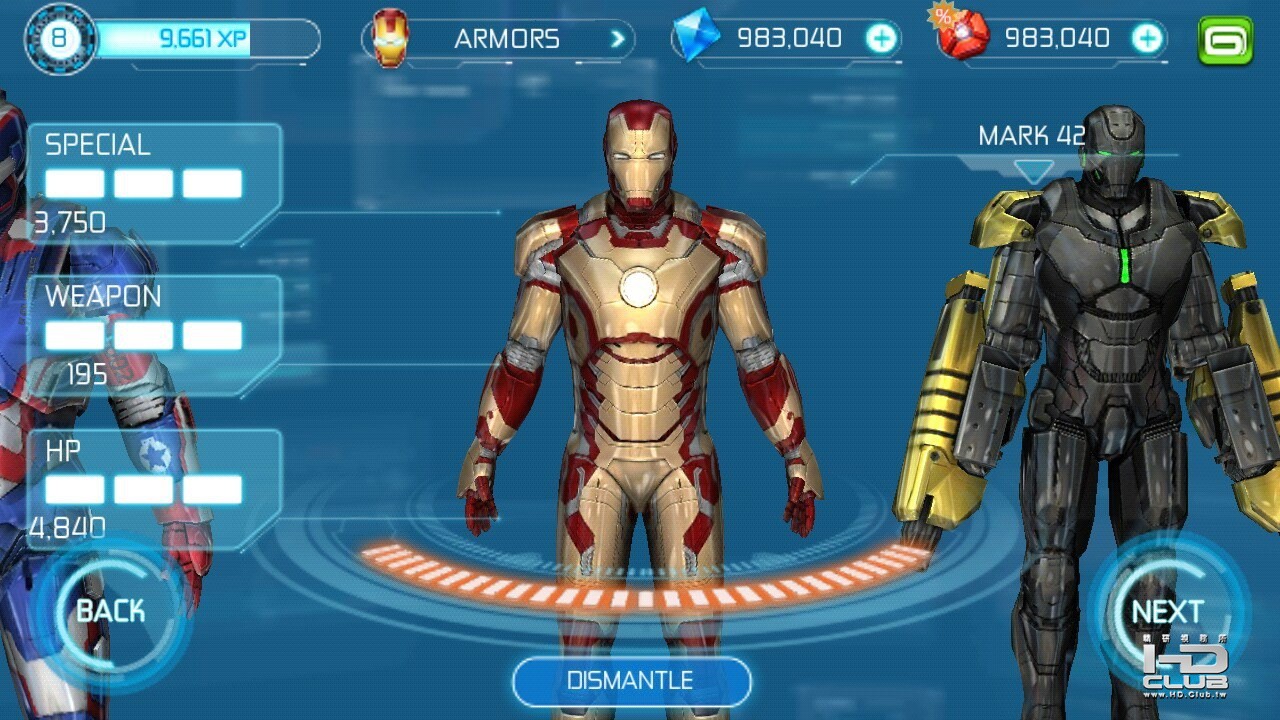Viewport: 1280px width, 720px height.
Task: Dismantle the selected armor
Action: coord(631,681)
